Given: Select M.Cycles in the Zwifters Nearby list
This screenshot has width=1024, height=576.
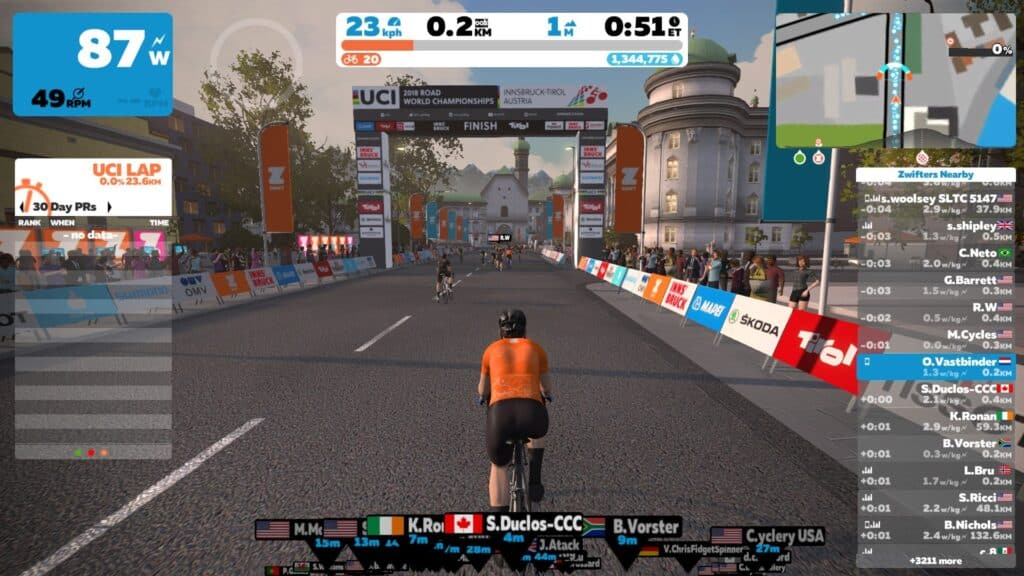Looking at the screenshot, I should tap(936, 339).
